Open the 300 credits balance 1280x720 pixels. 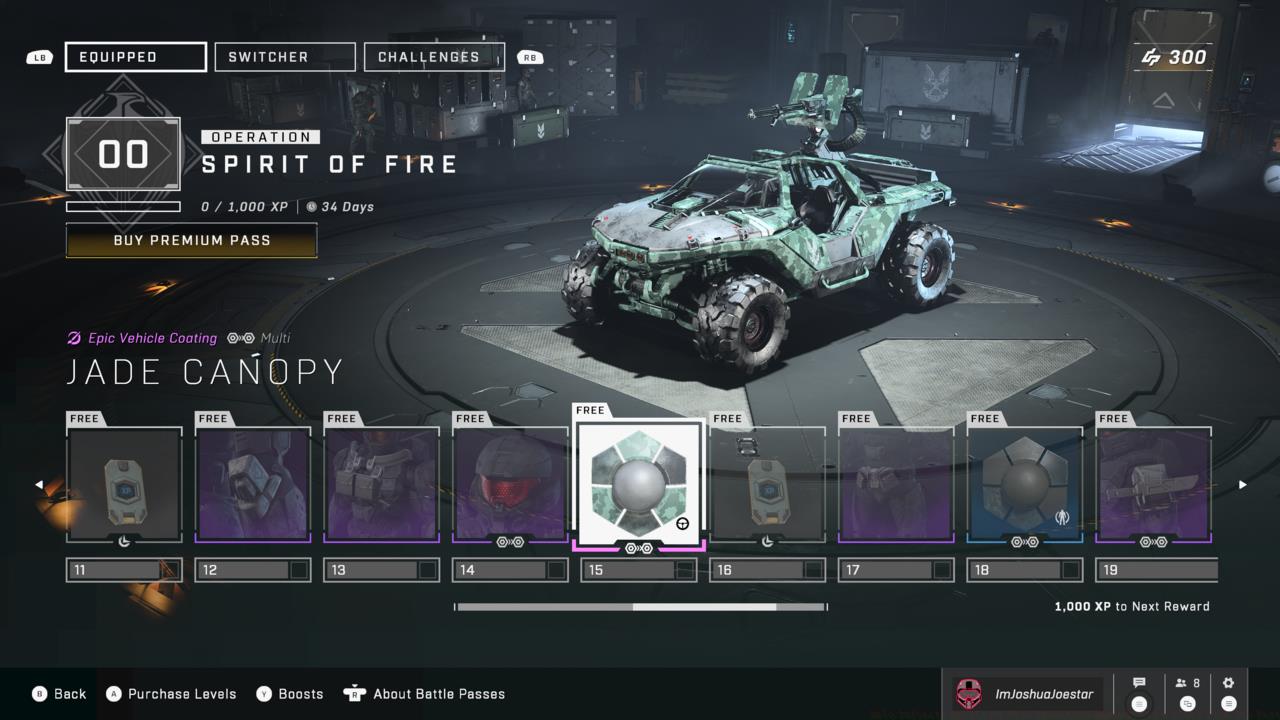(1174, 57)
